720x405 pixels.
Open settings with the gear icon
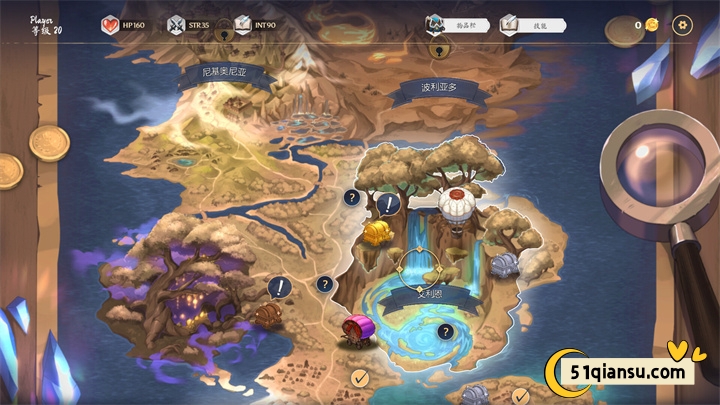pos(683,25)
